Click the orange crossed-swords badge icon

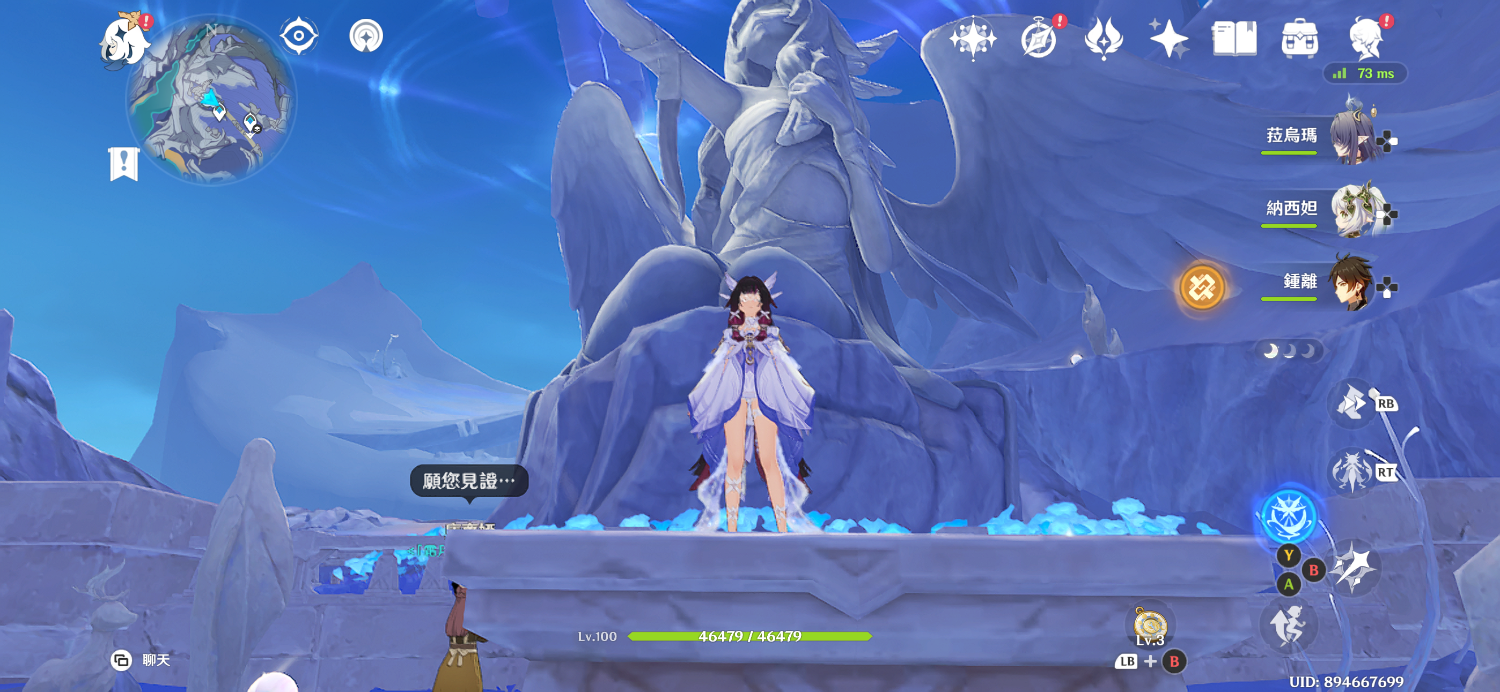coord(1202,288)
